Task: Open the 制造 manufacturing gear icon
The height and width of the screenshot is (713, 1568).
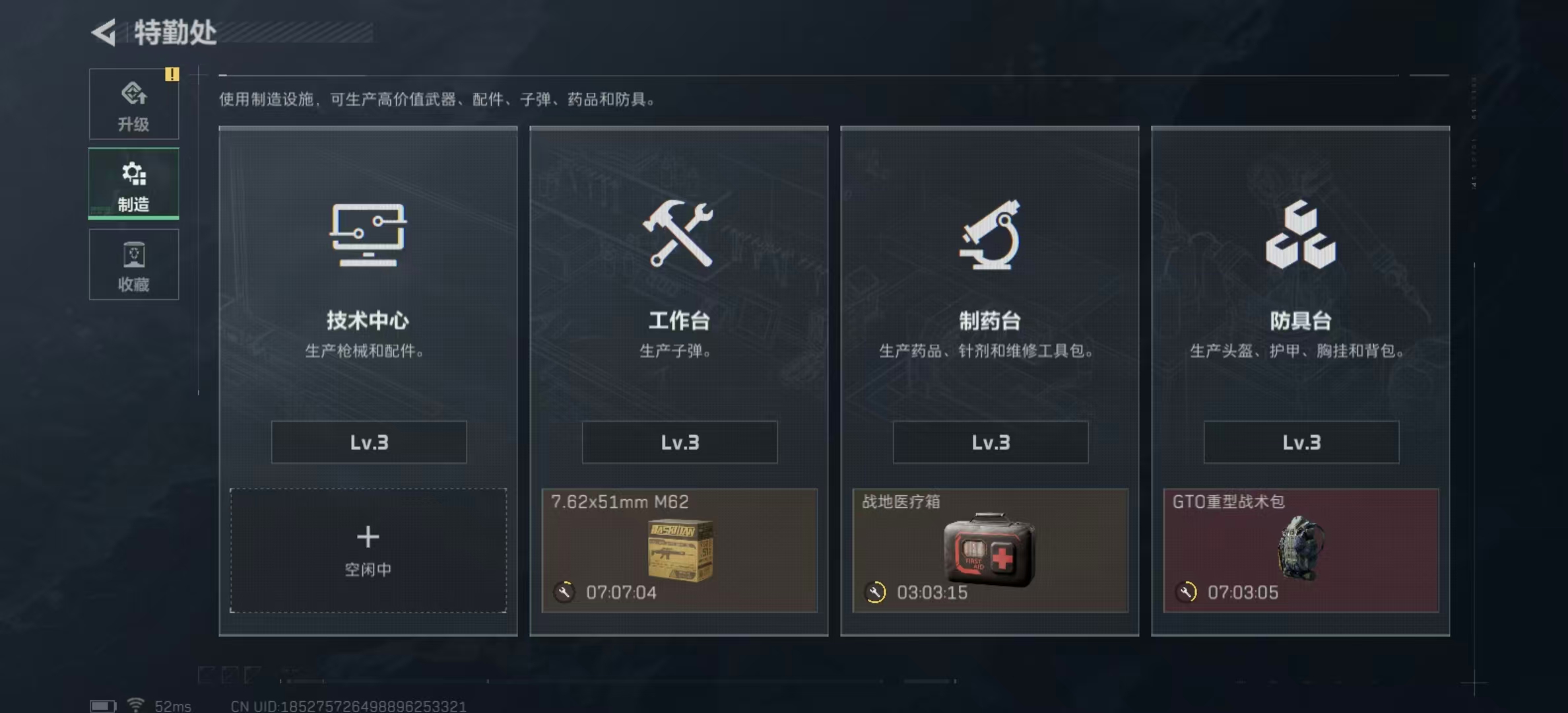Action: pos(134,173)
